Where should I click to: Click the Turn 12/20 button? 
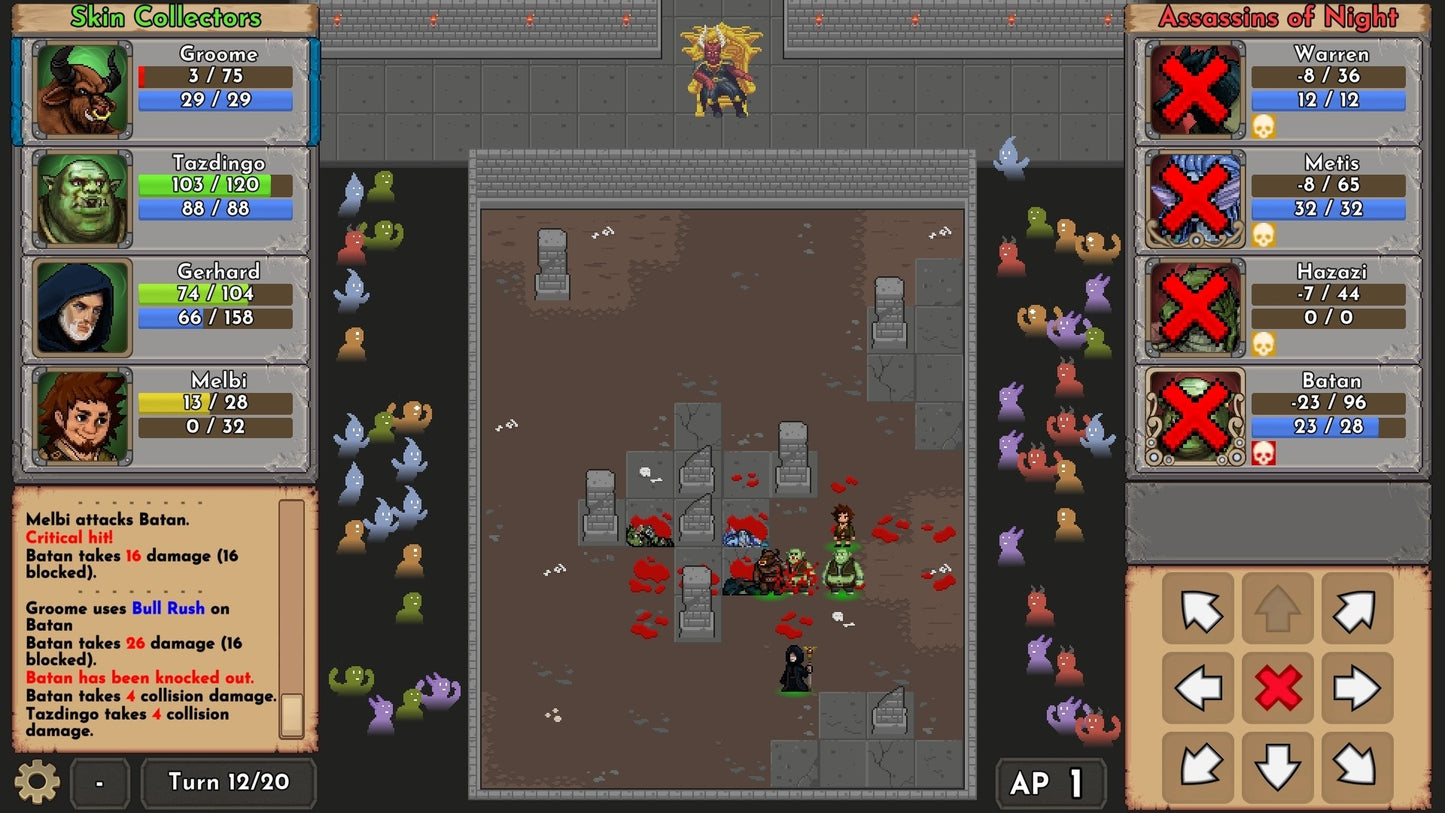tap(228, 782)
